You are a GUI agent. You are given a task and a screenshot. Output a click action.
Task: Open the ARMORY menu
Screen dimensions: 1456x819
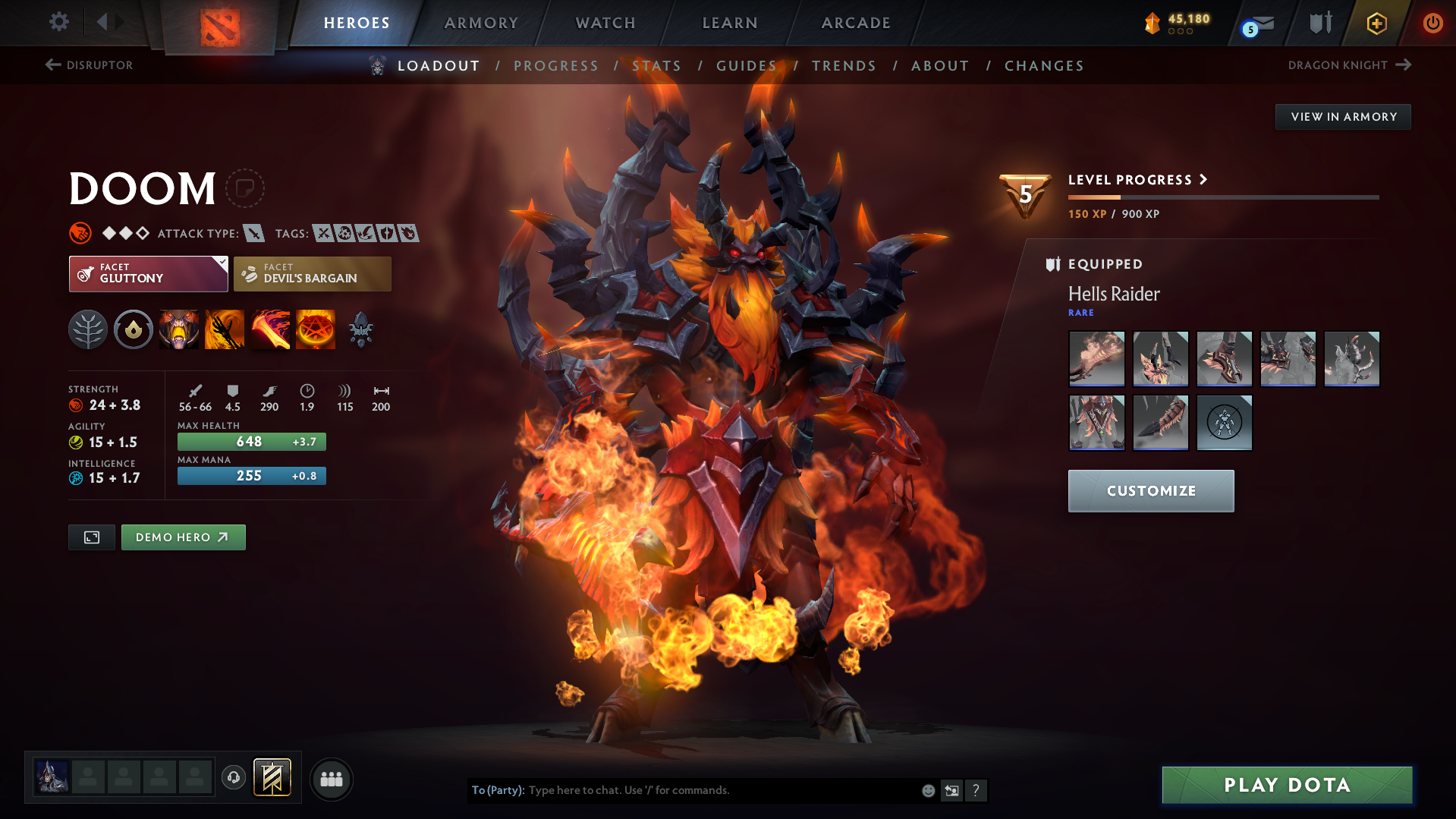click(x=481, y=22)
